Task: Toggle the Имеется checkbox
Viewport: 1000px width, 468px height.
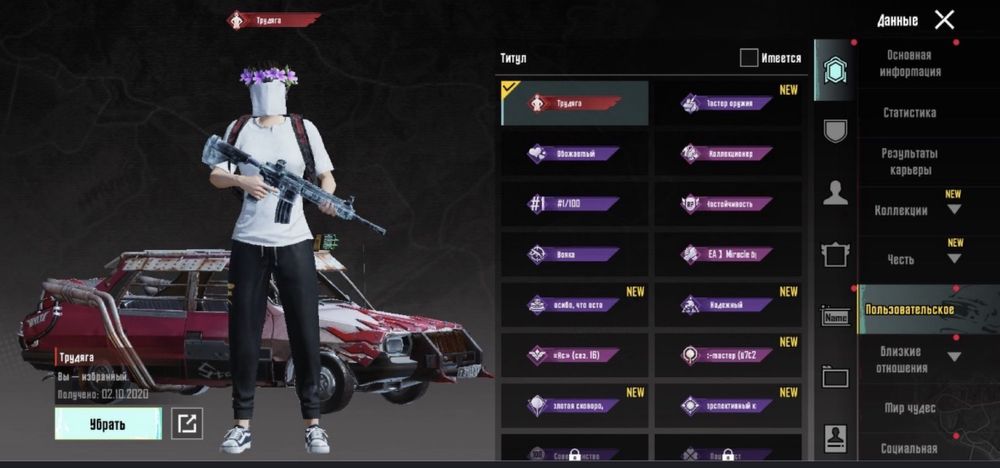Action: pyautogui.click(x=749, y=58)
